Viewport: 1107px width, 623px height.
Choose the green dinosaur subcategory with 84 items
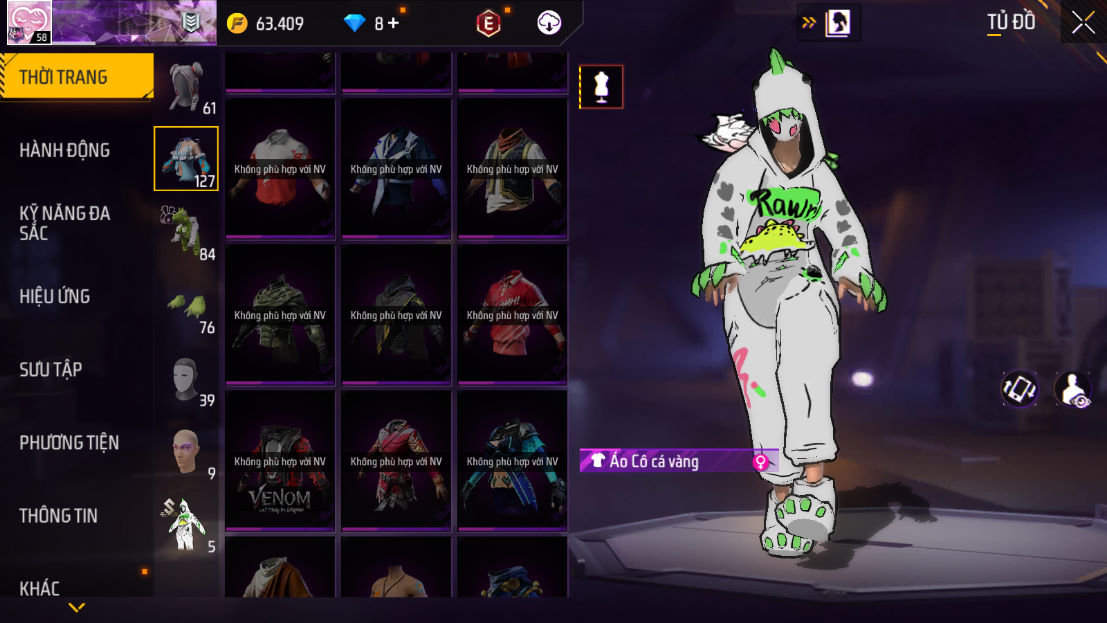click(x=186, y=231)
